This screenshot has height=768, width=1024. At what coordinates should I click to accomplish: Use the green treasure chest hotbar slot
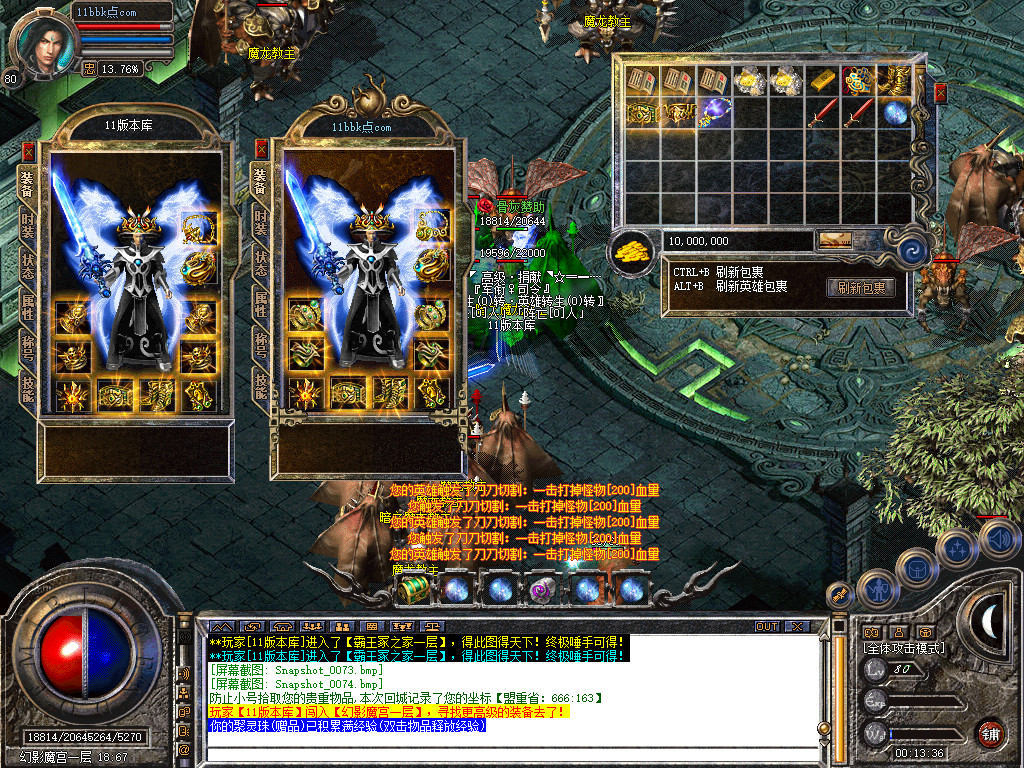(412, 589)
